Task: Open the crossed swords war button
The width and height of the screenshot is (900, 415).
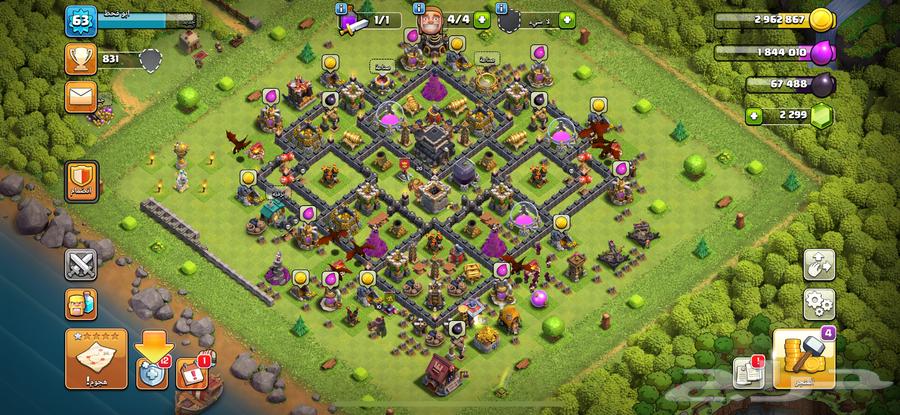Action: pyautogui.click(x=81, y=265)
